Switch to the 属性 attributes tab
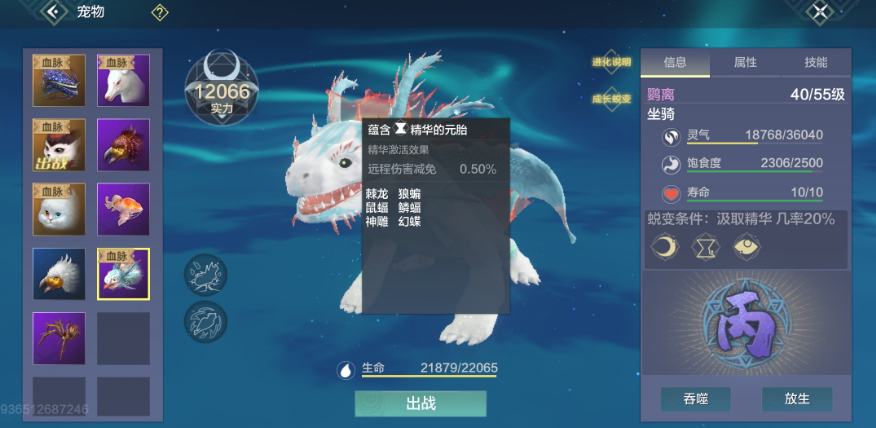The image size is (876, 428). point(745,62)
